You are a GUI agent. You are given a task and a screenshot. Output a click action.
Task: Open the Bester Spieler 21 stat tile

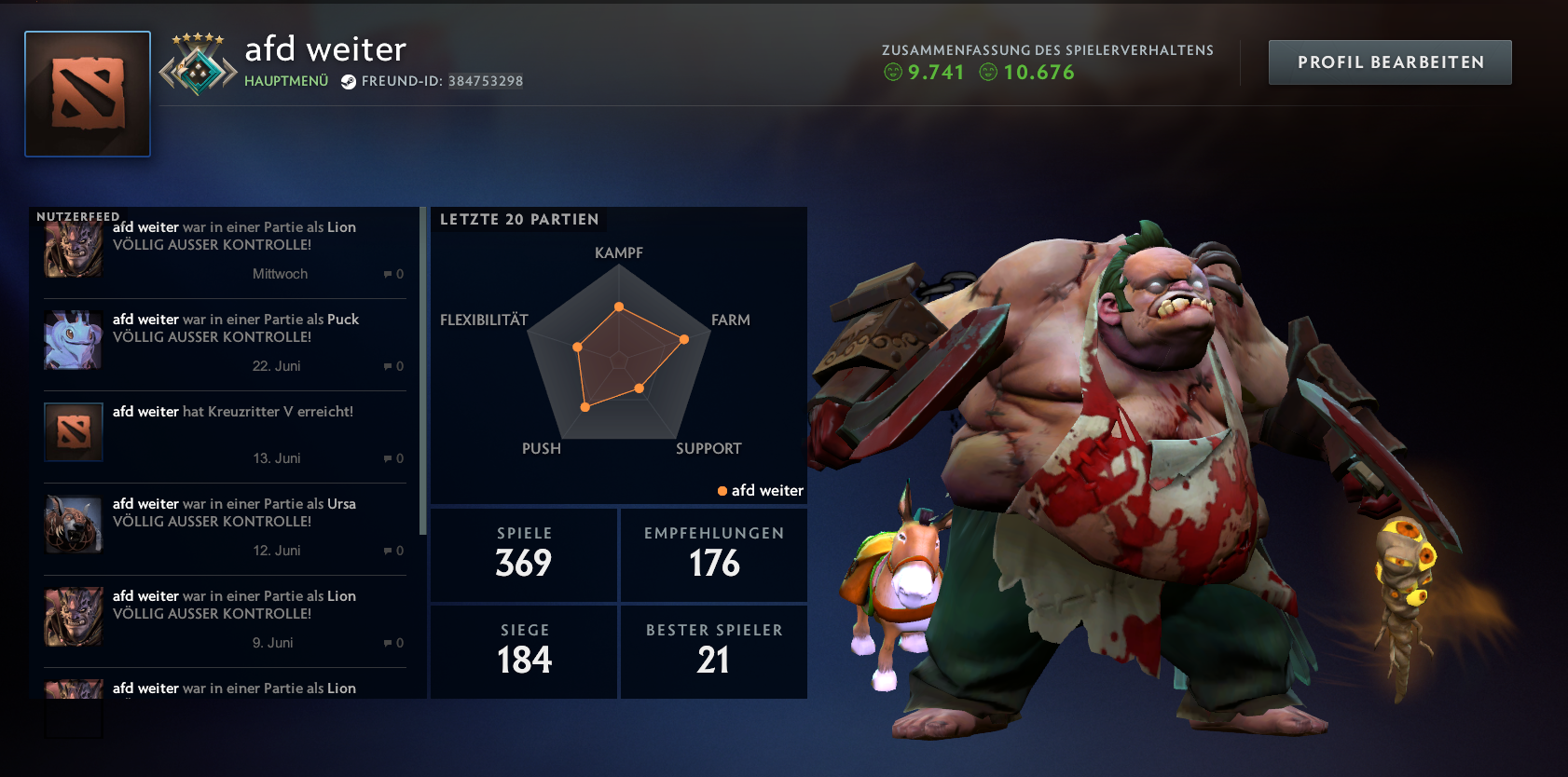[x=714, y=651]
